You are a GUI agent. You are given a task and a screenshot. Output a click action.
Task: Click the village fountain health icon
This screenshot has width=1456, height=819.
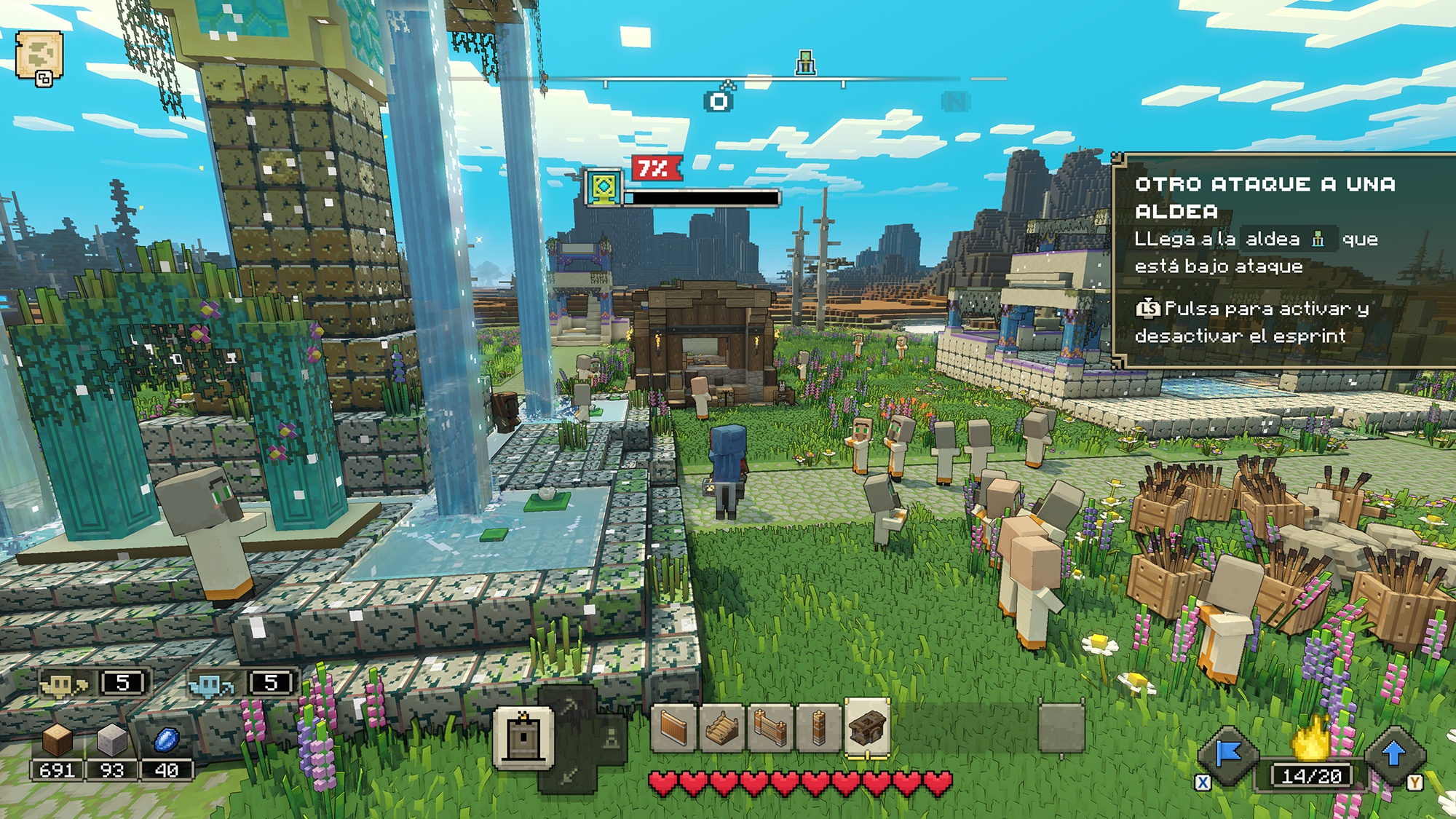[604, 188]
